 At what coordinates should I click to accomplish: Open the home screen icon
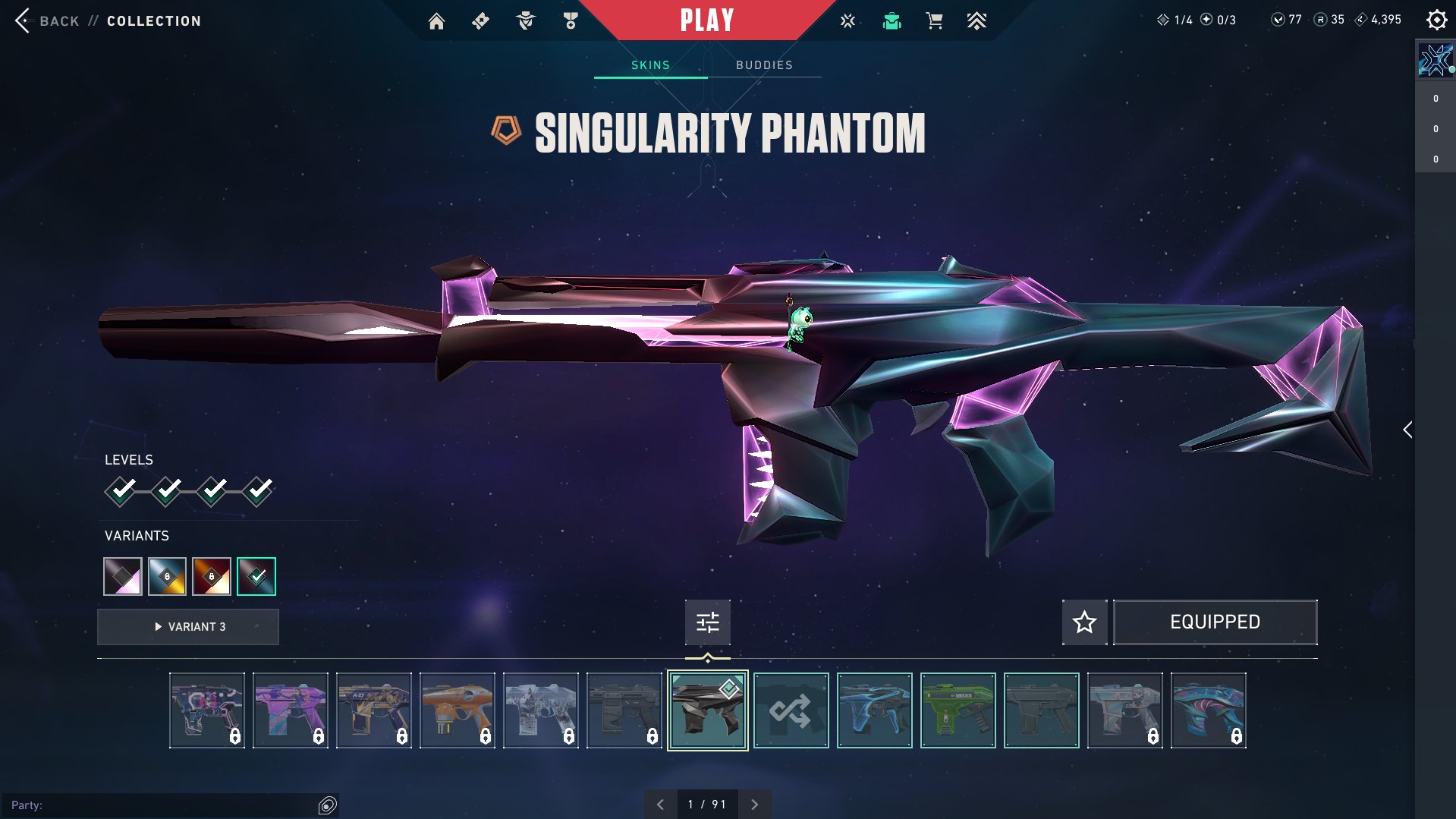pos(436,21)
